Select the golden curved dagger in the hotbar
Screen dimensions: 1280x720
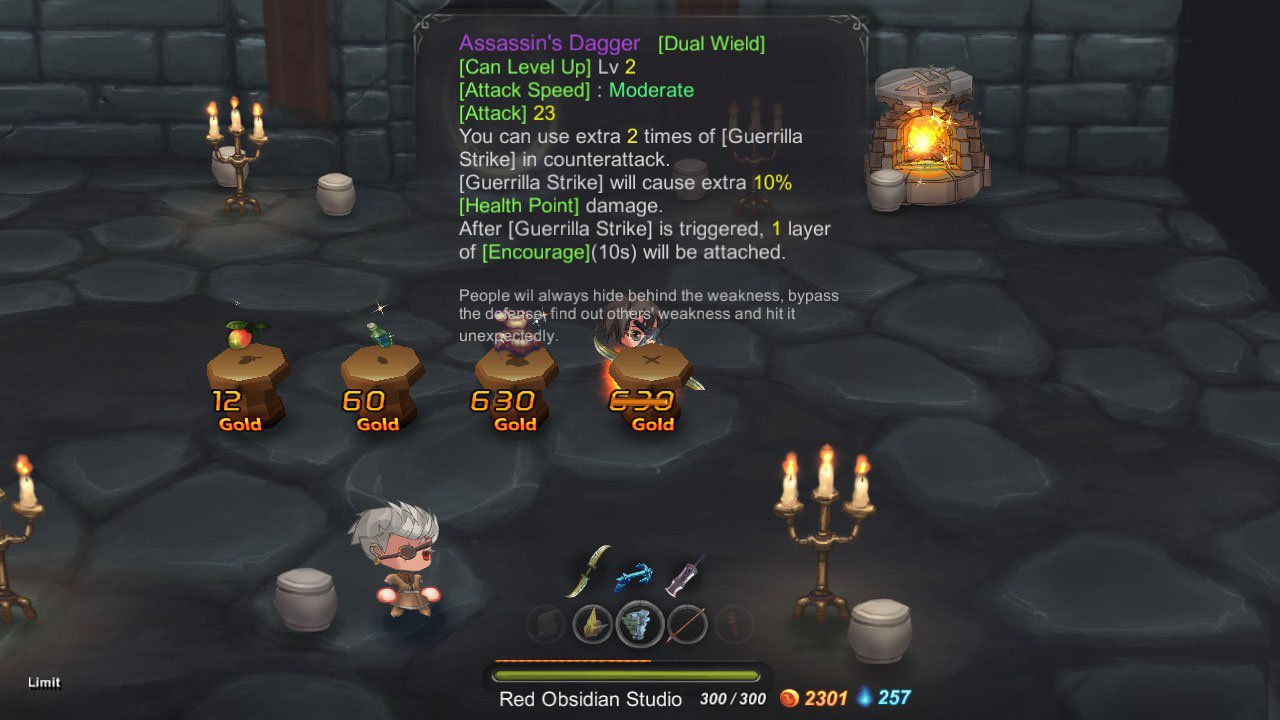588,570
